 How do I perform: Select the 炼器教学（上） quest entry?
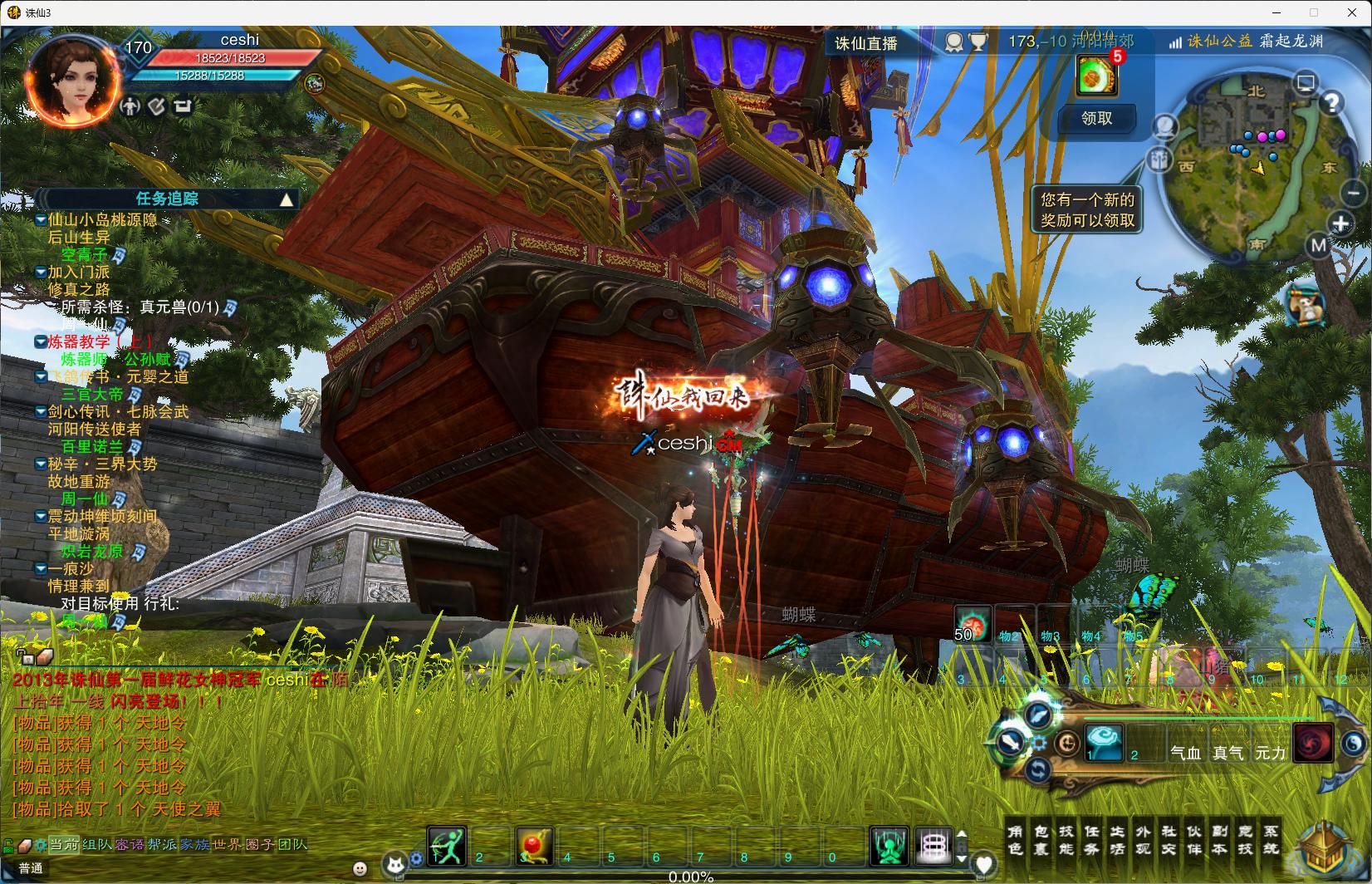(100, 341)
